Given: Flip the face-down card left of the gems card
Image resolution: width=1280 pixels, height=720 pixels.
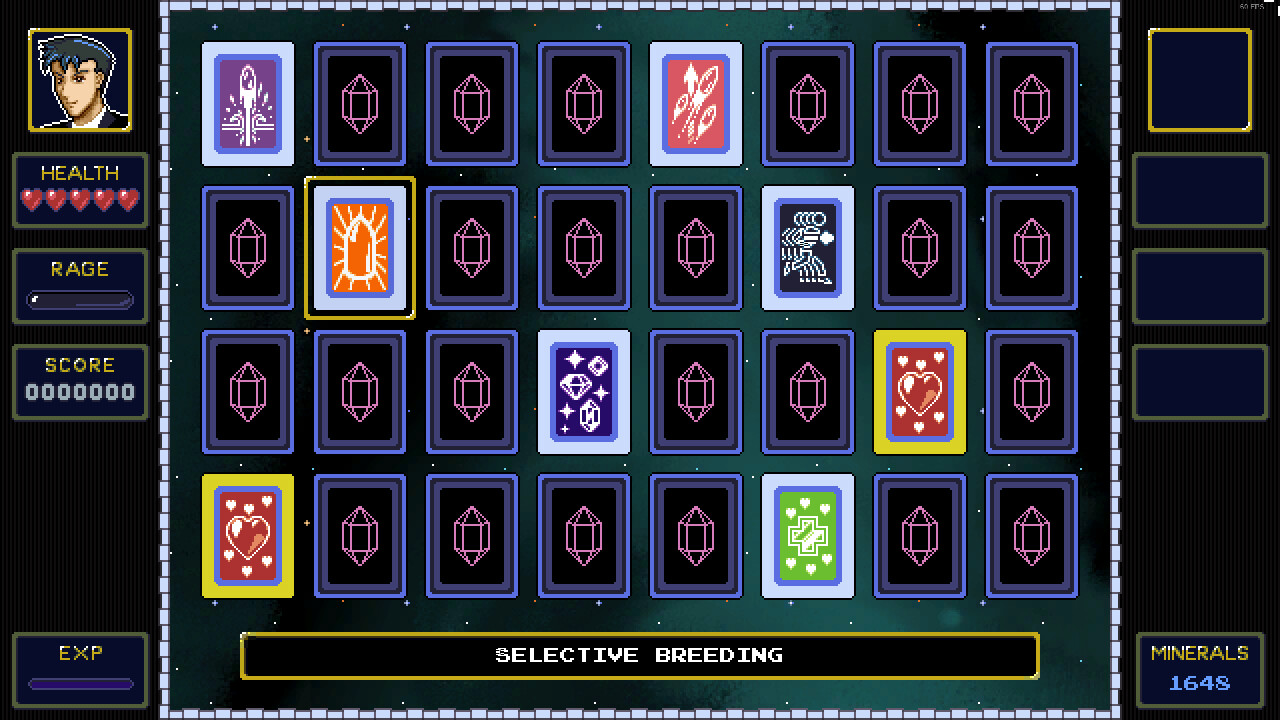Looking at the screenshot, I should (x=471, y=391).
